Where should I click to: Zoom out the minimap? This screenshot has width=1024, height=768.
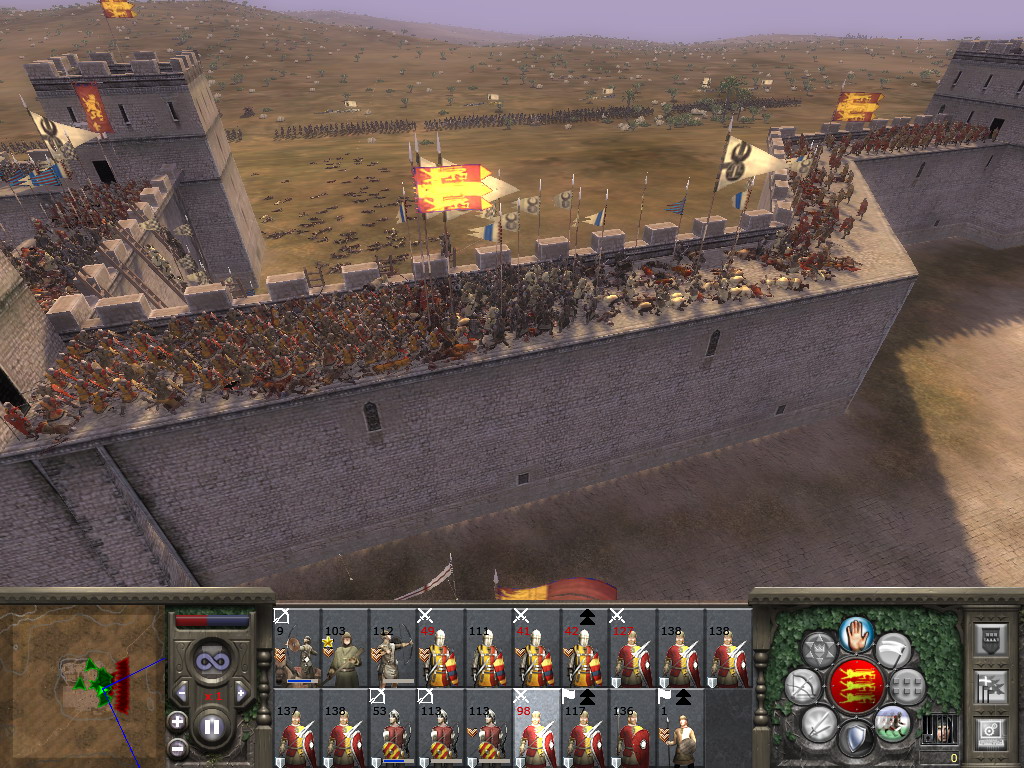pyautogui.click(x=177, y=747)
